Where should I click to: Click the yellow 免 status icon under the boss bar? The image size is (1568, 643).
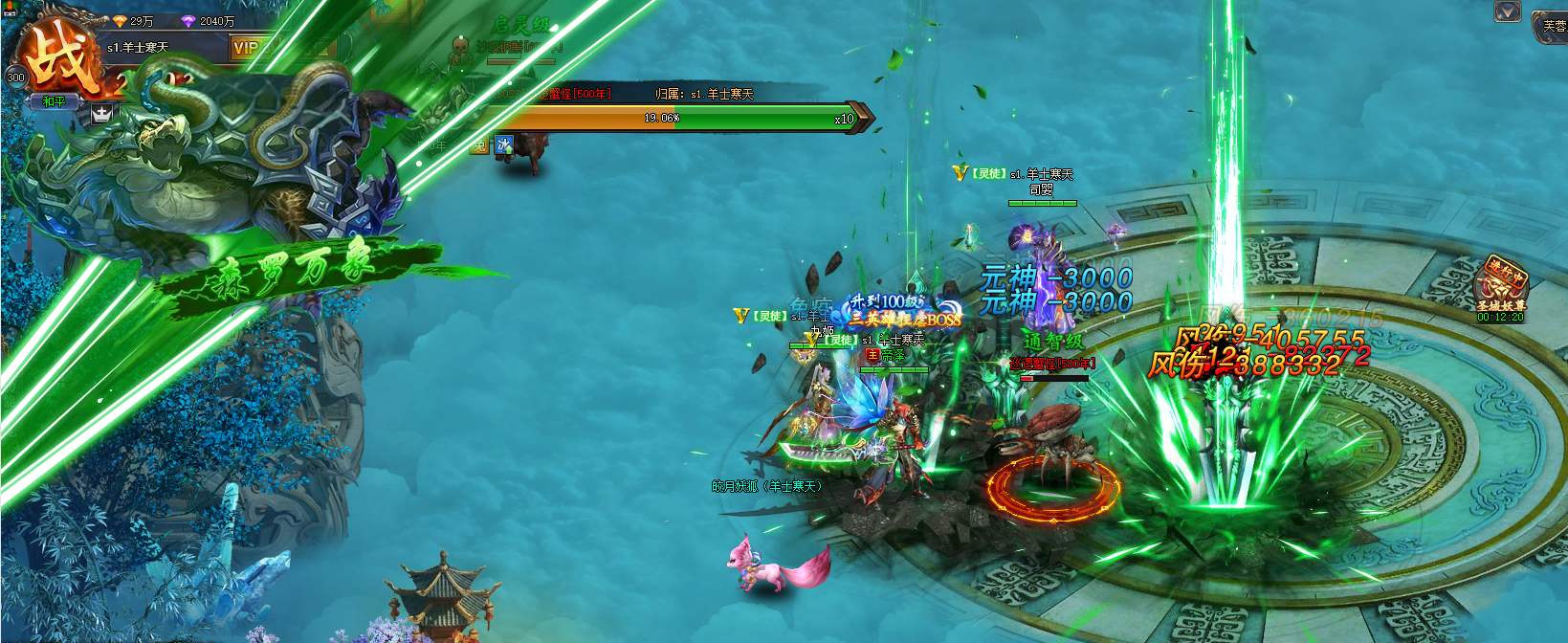pos(478,145)
